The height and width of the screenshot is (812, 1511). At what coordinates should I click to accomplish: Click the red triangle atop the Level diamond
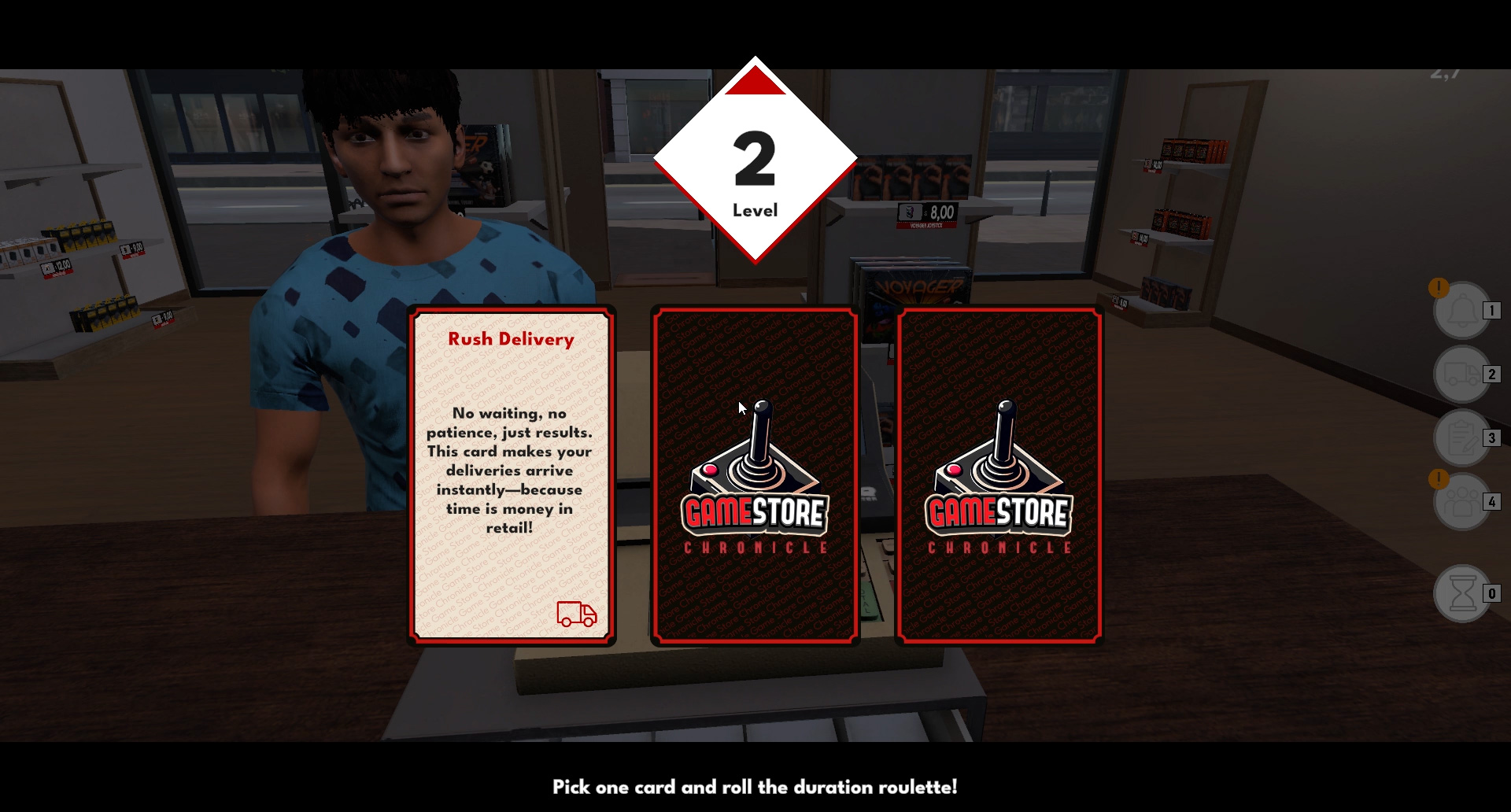tap(755, 79)
